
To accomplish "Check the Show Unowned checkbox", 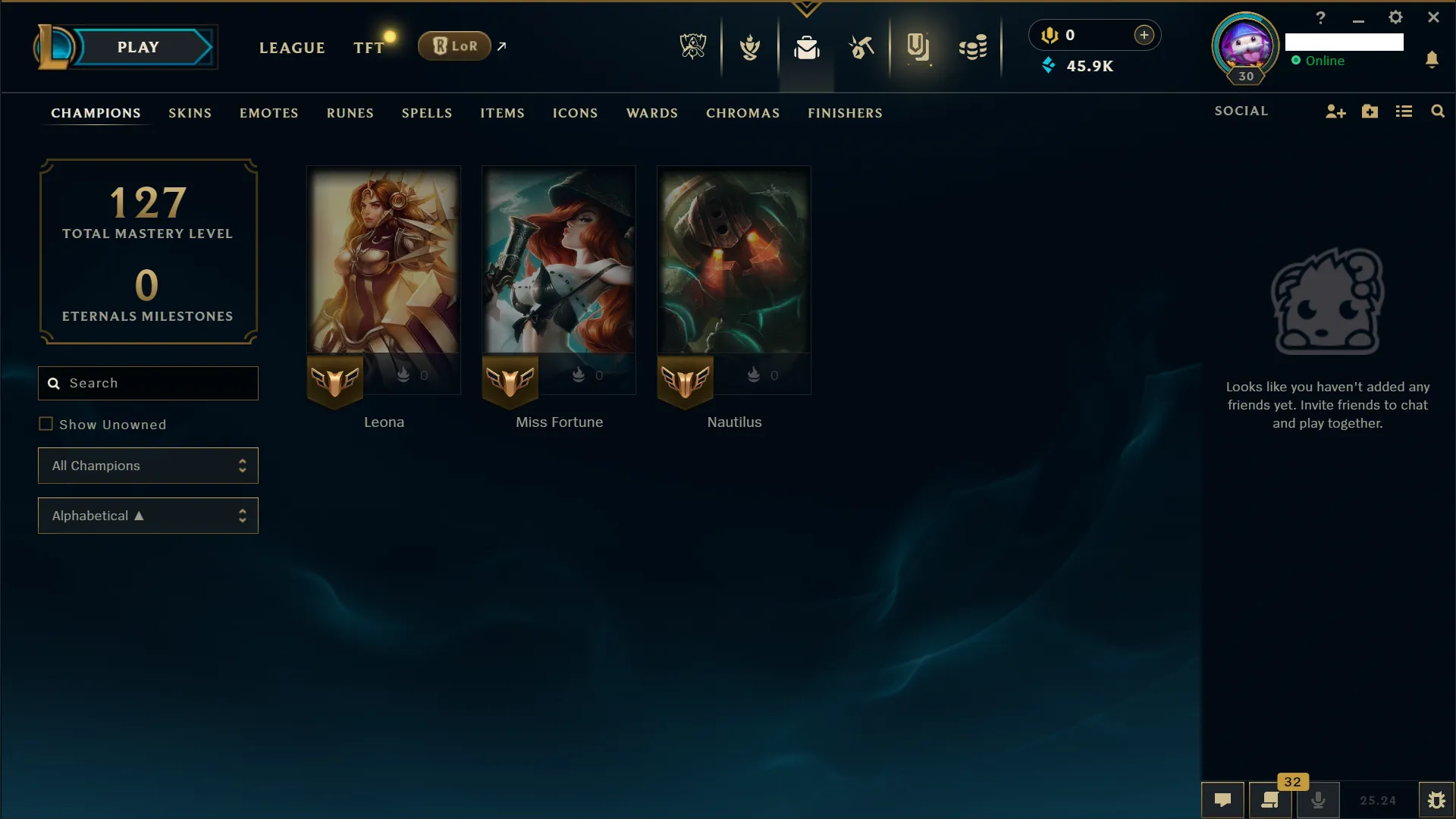I will 46,424.
